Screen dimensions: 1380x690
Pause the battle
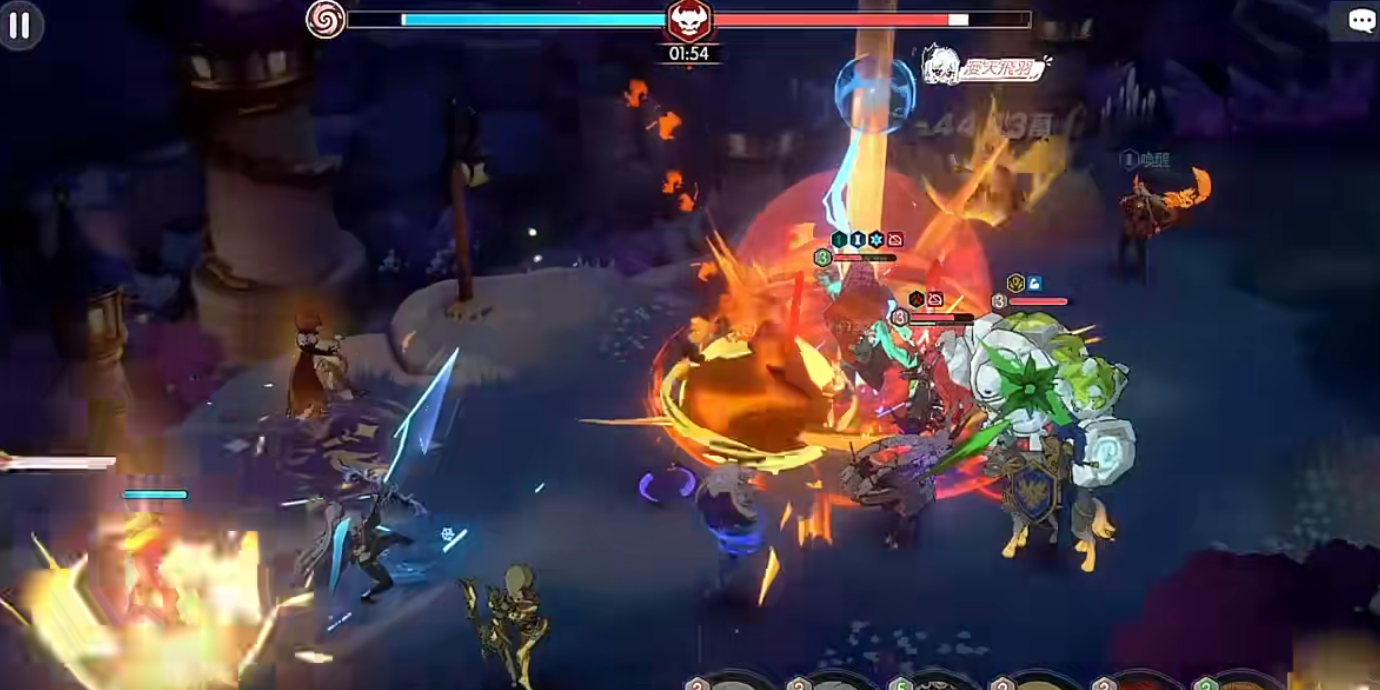19,25
